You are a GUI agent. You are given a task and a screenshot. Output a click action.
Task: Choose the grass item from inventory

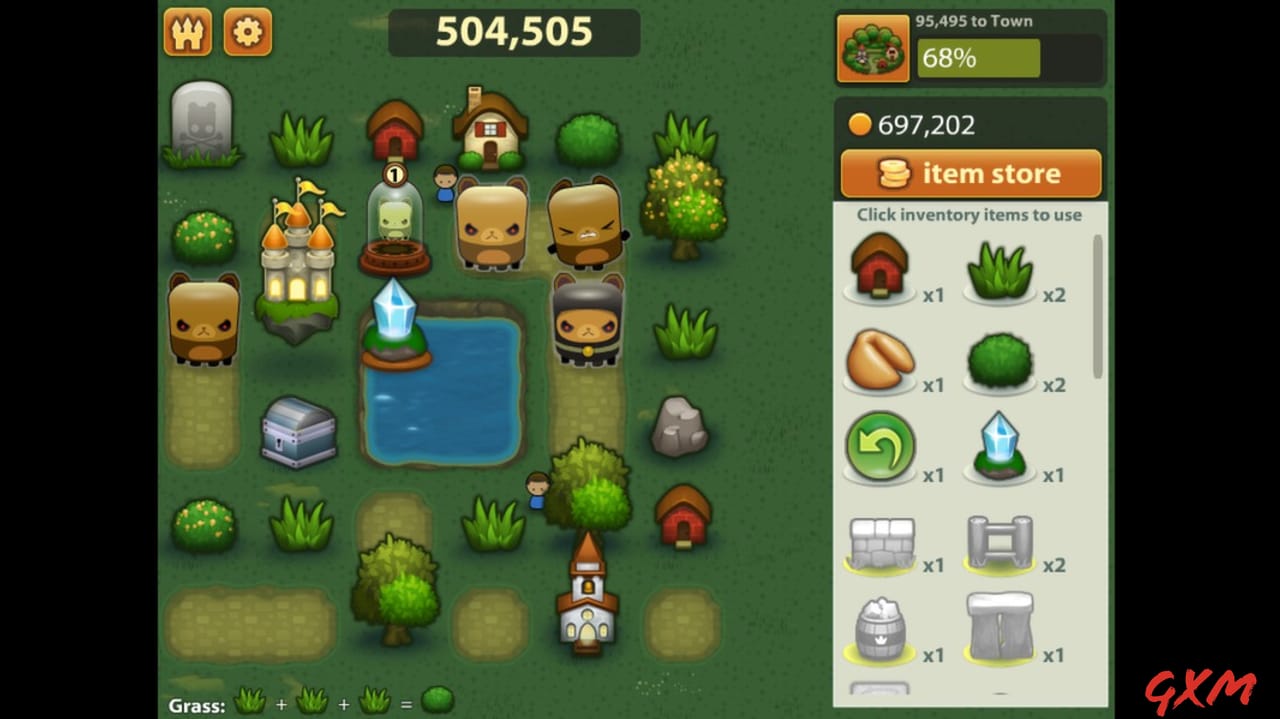[x=1000, y=270]
